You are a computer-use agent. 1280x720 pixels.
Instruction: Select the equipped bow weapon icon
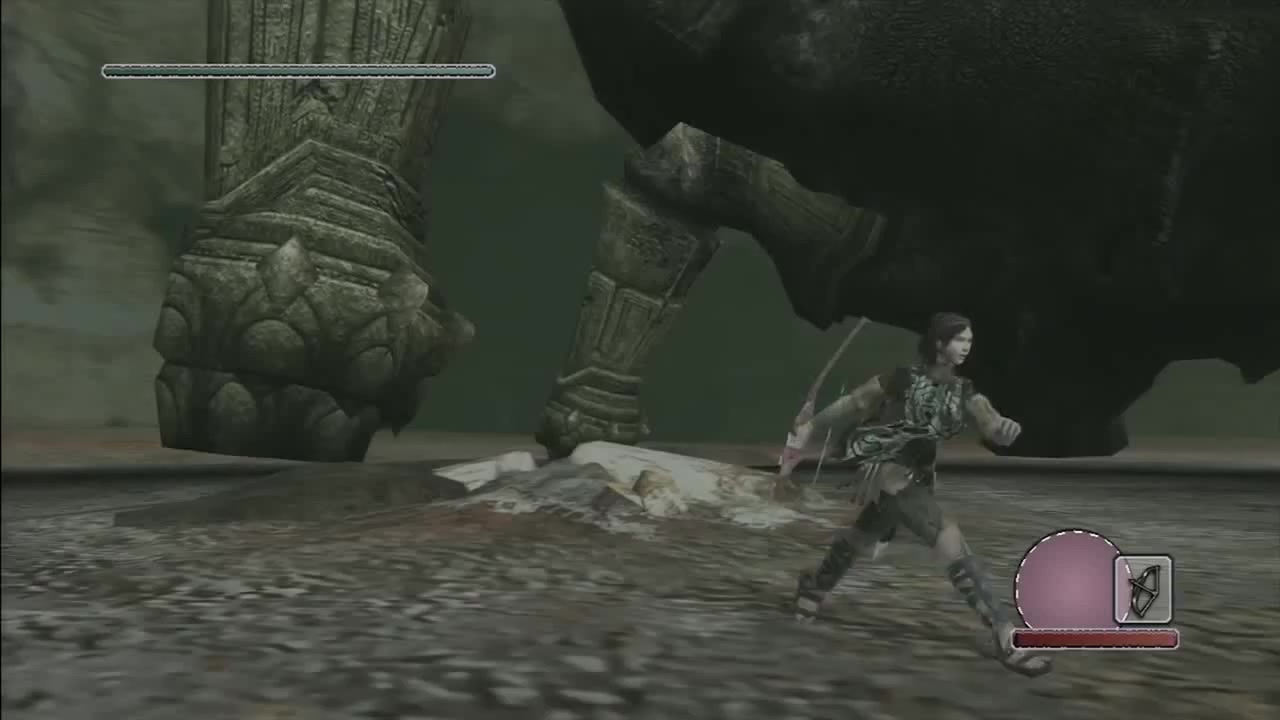click(1144, 590)
